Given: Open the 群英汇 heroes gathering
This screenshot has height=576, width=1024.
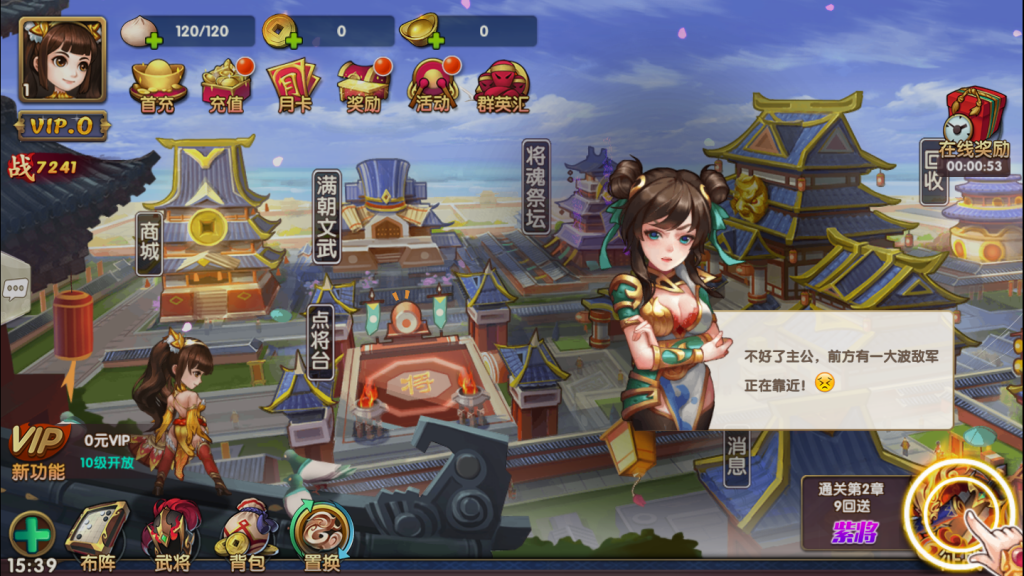Looking at the screenshot, I should 501,86.
